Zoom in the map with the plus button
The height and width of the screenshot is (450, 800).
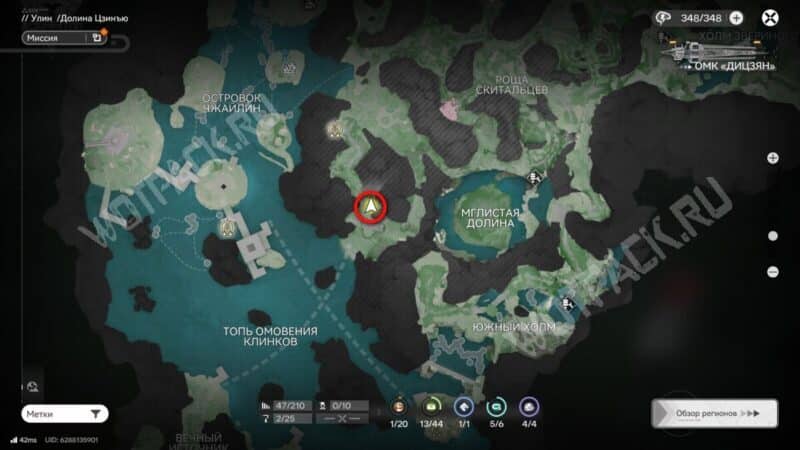[772, 158]
